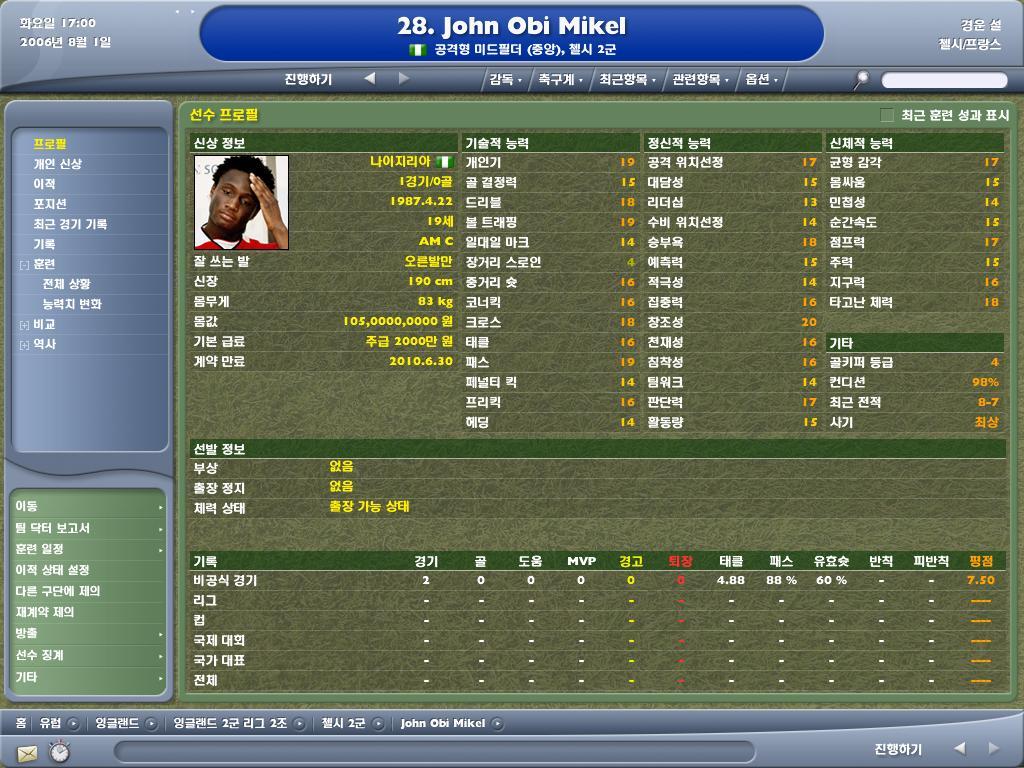Open the 선수 징계 submenu
The image size is (1024, 768).
pyautogui.click(x=40, y=655)
